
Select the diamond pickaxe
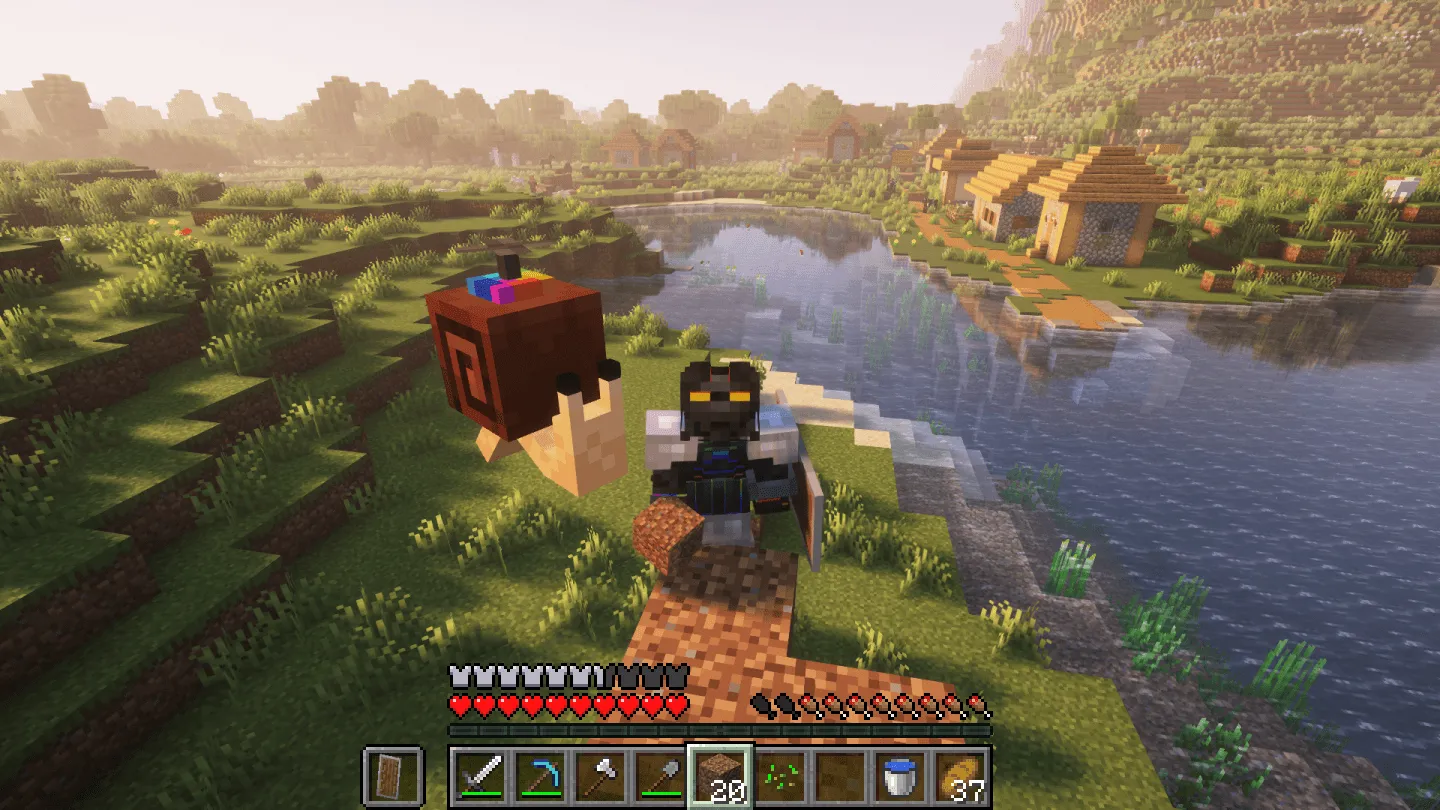[x=538, y=774]
